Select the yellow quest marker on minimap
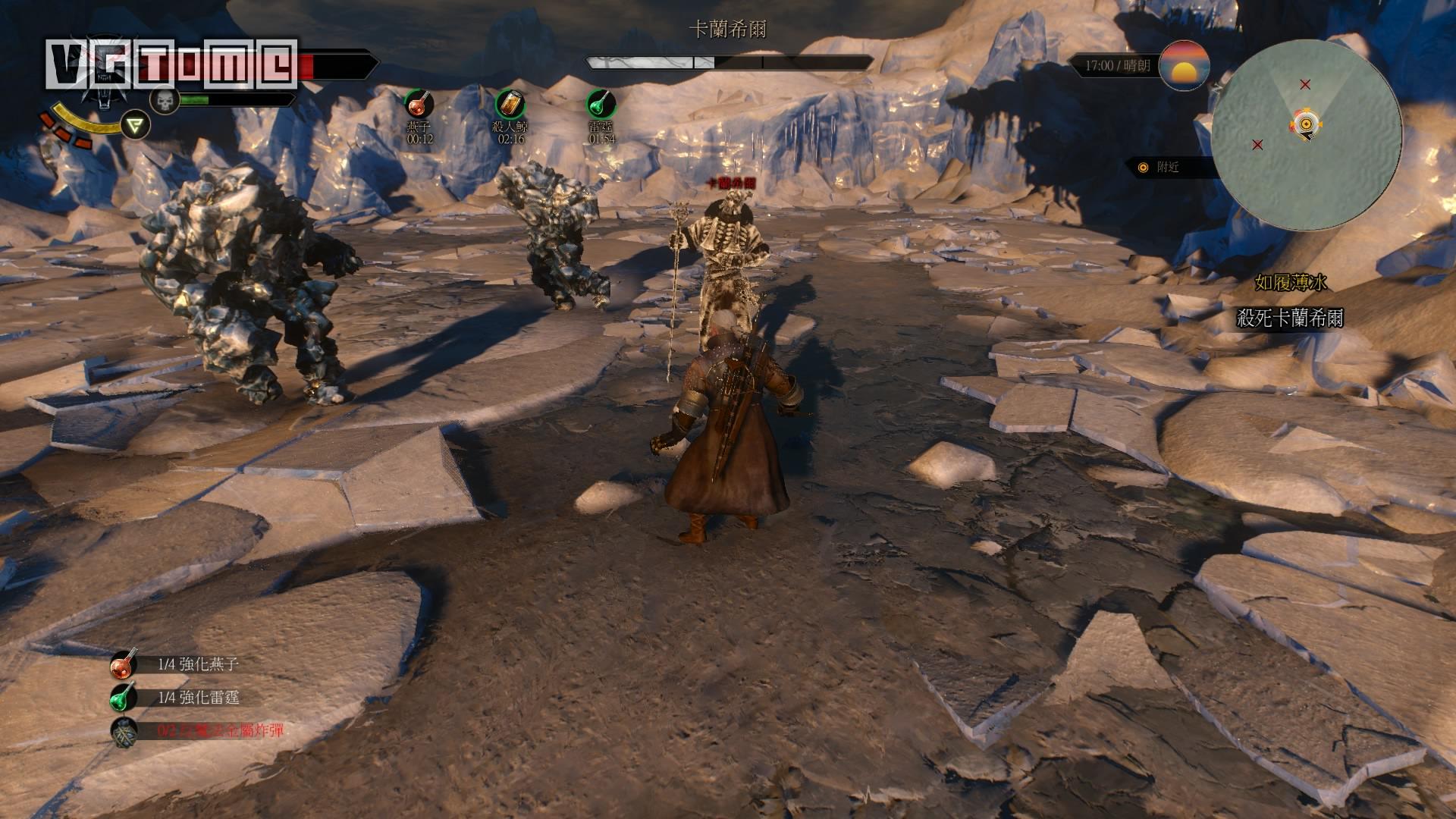 [x=1306, y=124]
